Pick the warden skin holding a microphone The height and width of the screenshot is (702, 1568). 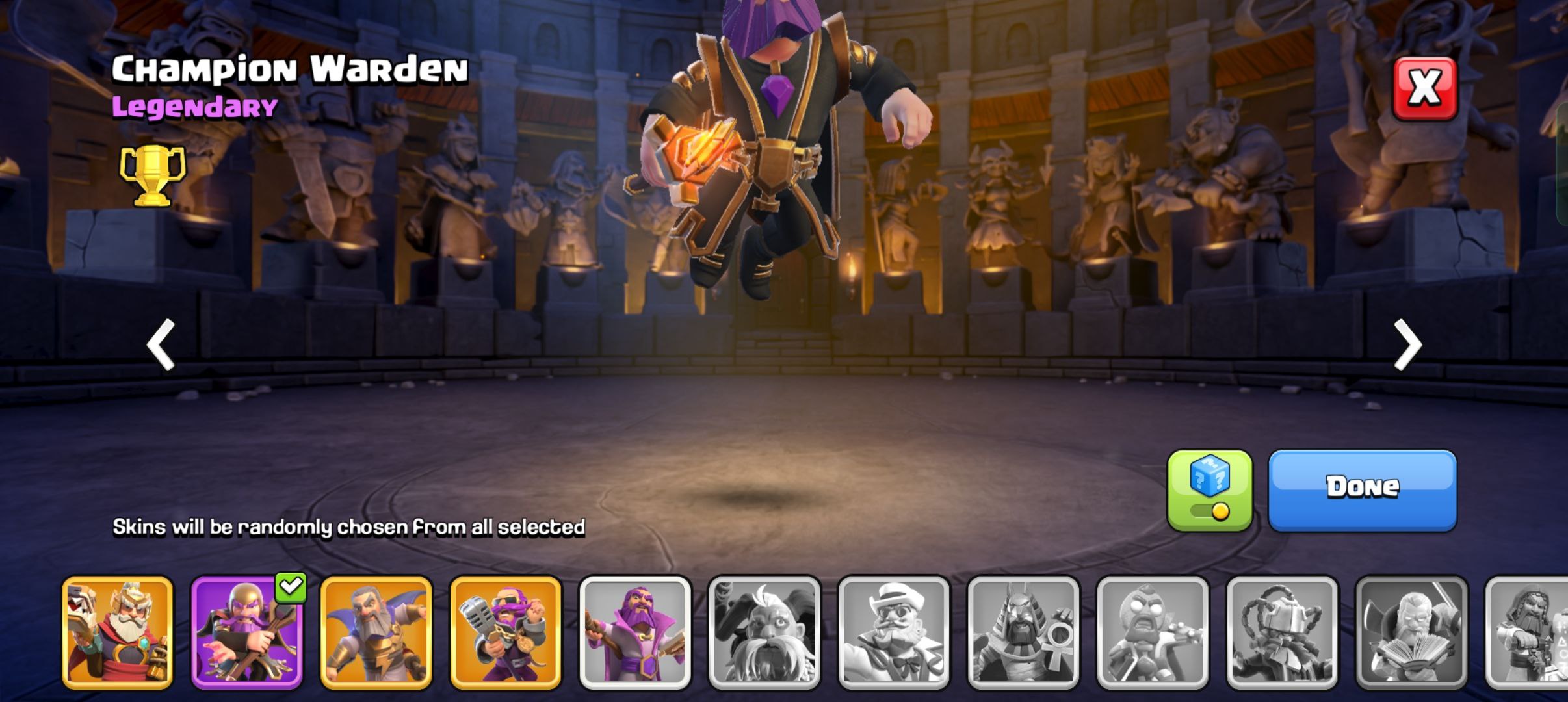[x=506, y=632]
